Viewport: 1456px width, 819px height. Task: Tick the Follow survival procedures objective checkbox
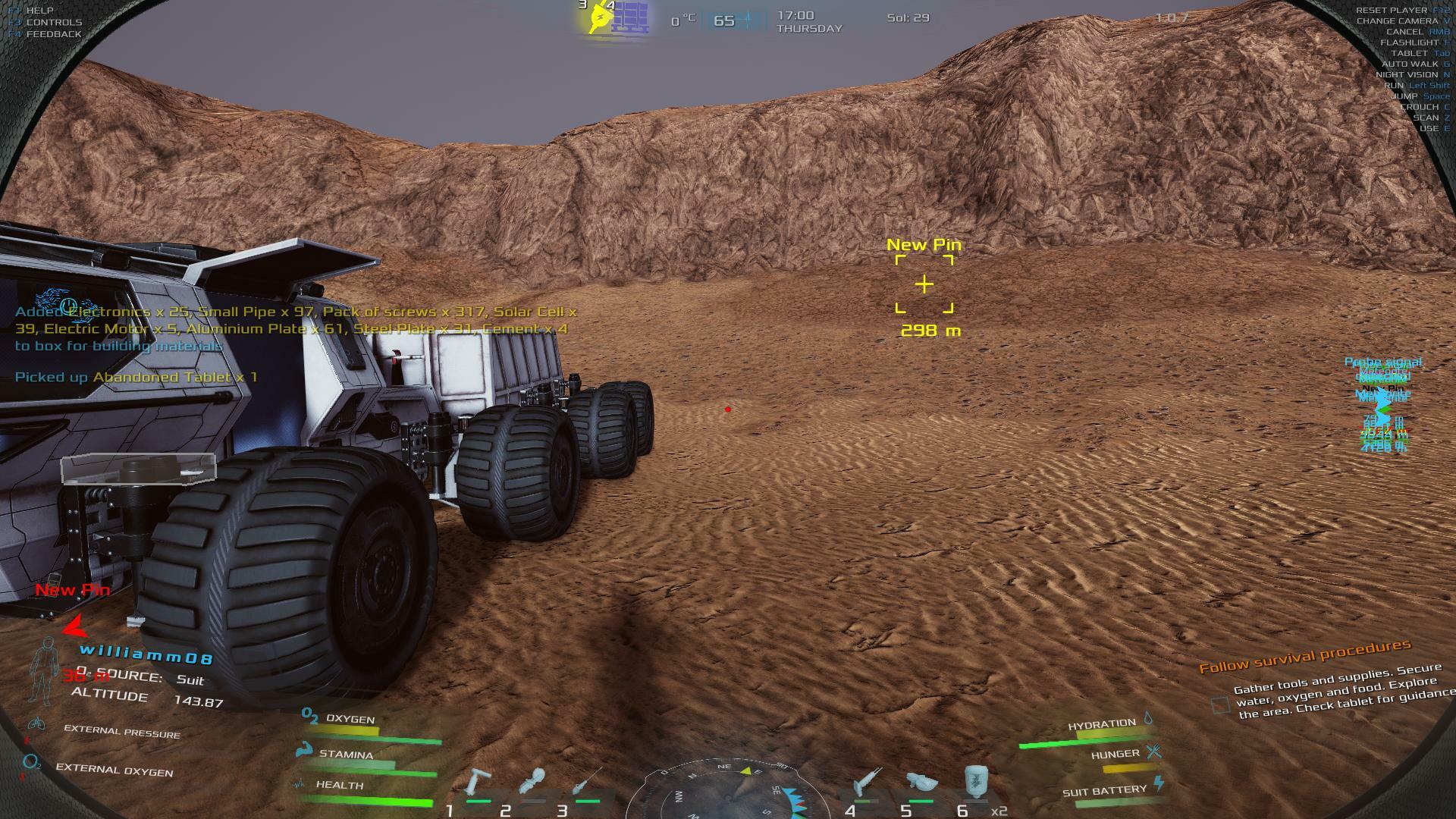[x=1220, y=705]
